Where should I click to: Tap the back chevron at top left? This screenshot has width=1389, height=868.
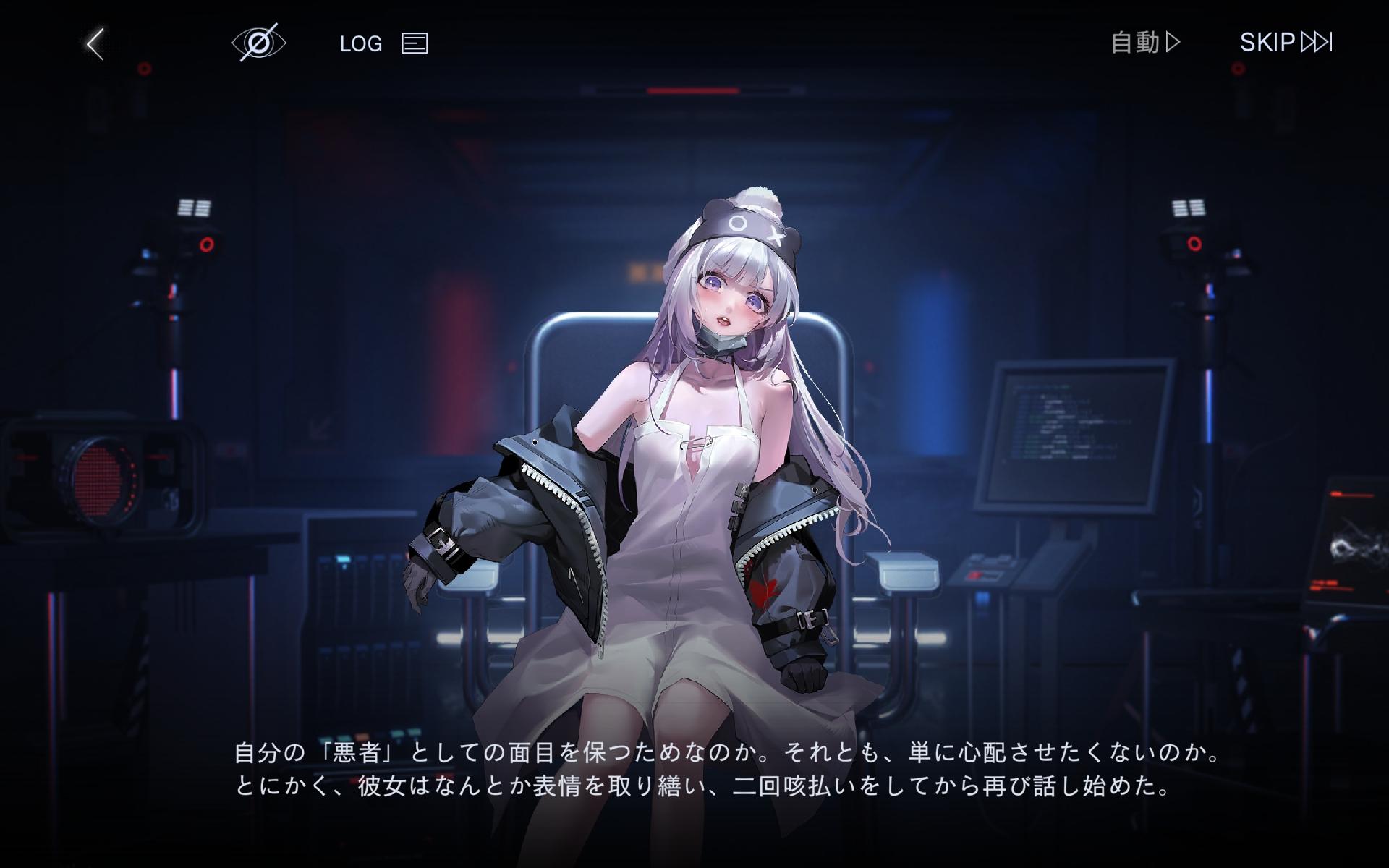[x=94, y=42]
